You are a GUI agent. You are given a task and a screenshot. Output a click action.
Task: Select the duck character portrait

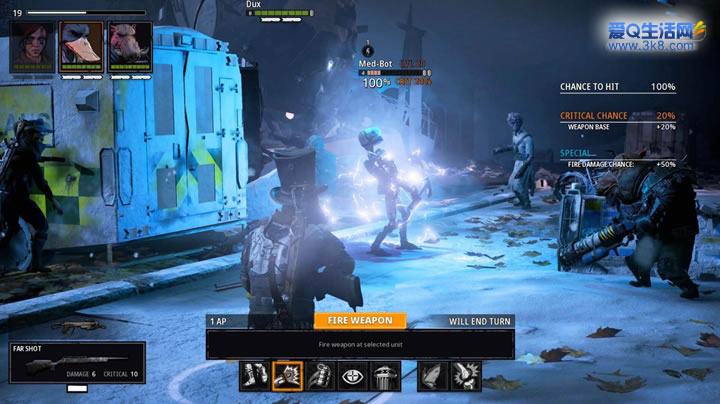click(81, 46)
